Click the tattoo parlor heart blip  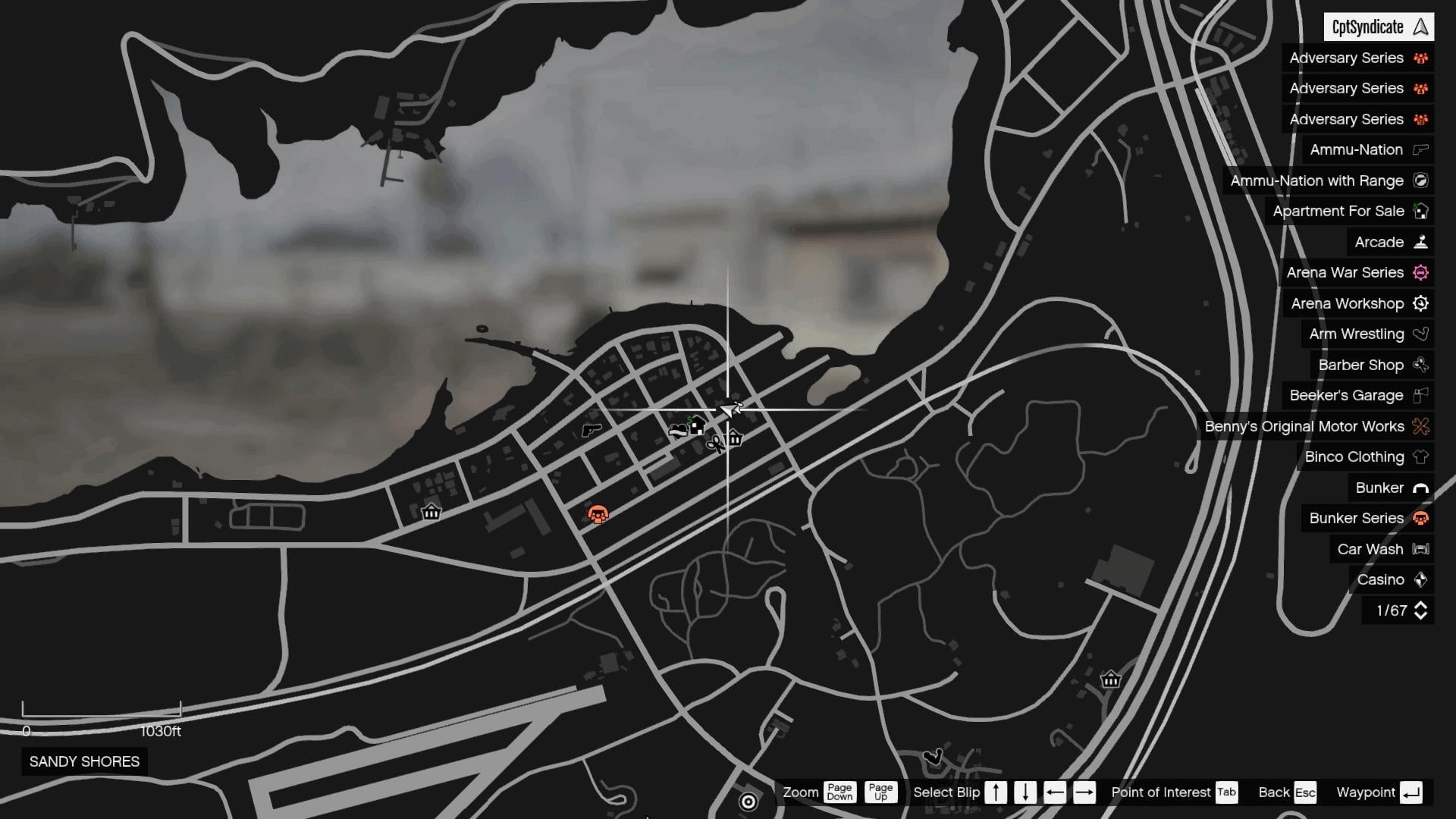pyautogui.click(x=677, y=431)
